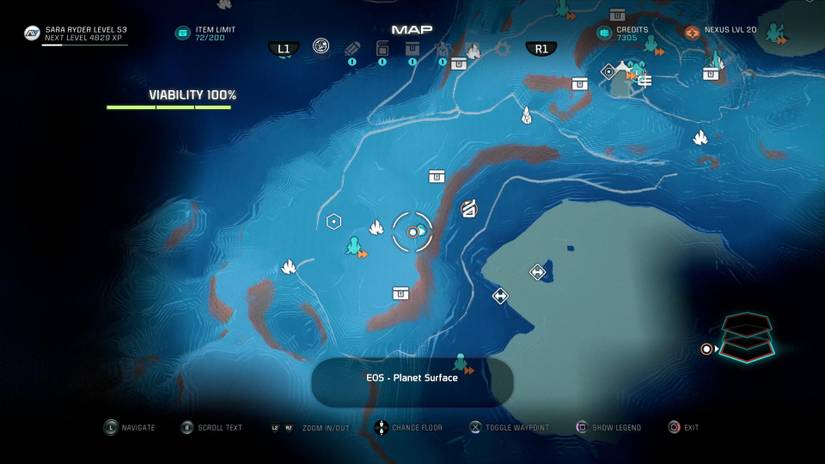Image resolution: width=825 pixels, height=464 pixels.
Task: Open the gear-shaped Settings tab
Action: click(502, 48)
